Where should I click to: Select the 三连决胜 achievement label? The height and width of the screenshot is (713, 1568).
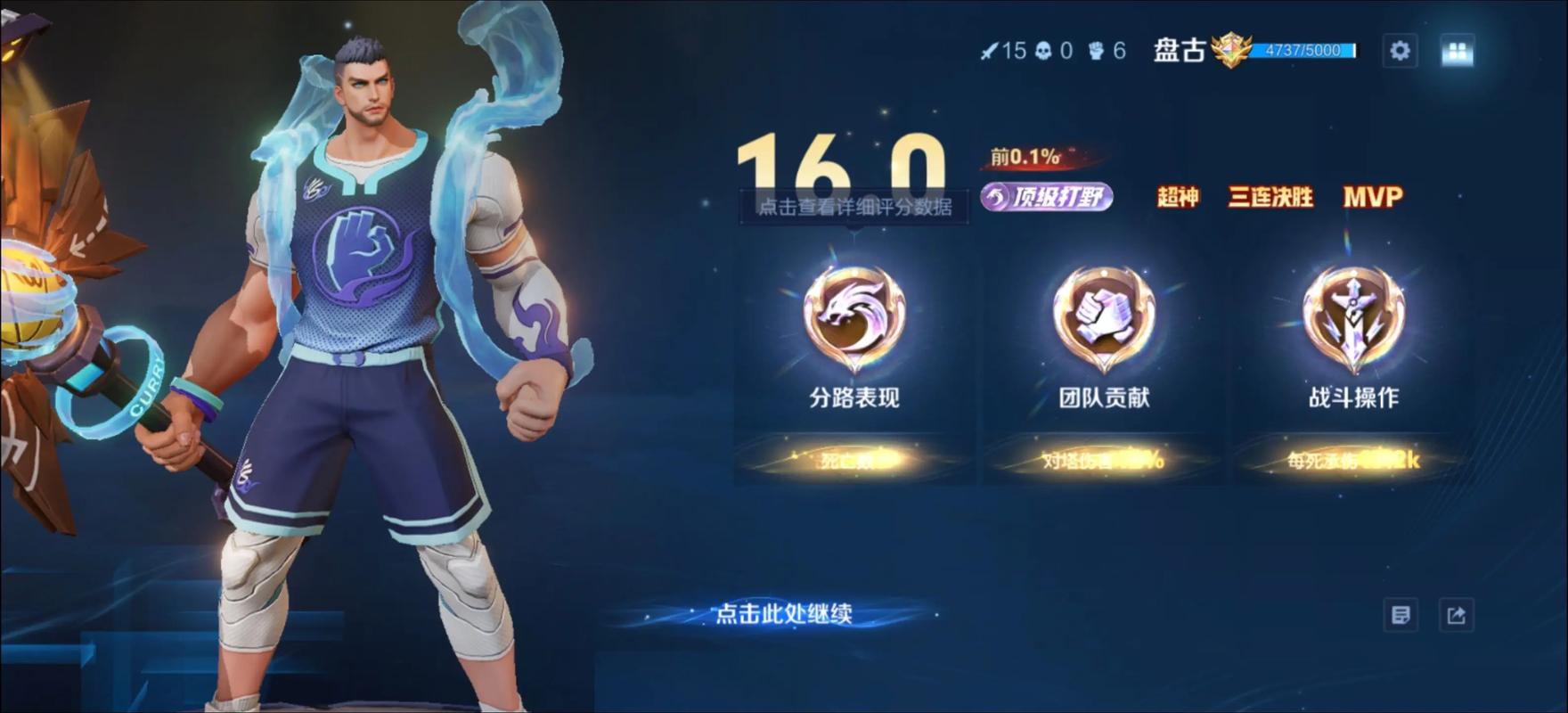pyautogui.click(x=1269, y=199)
